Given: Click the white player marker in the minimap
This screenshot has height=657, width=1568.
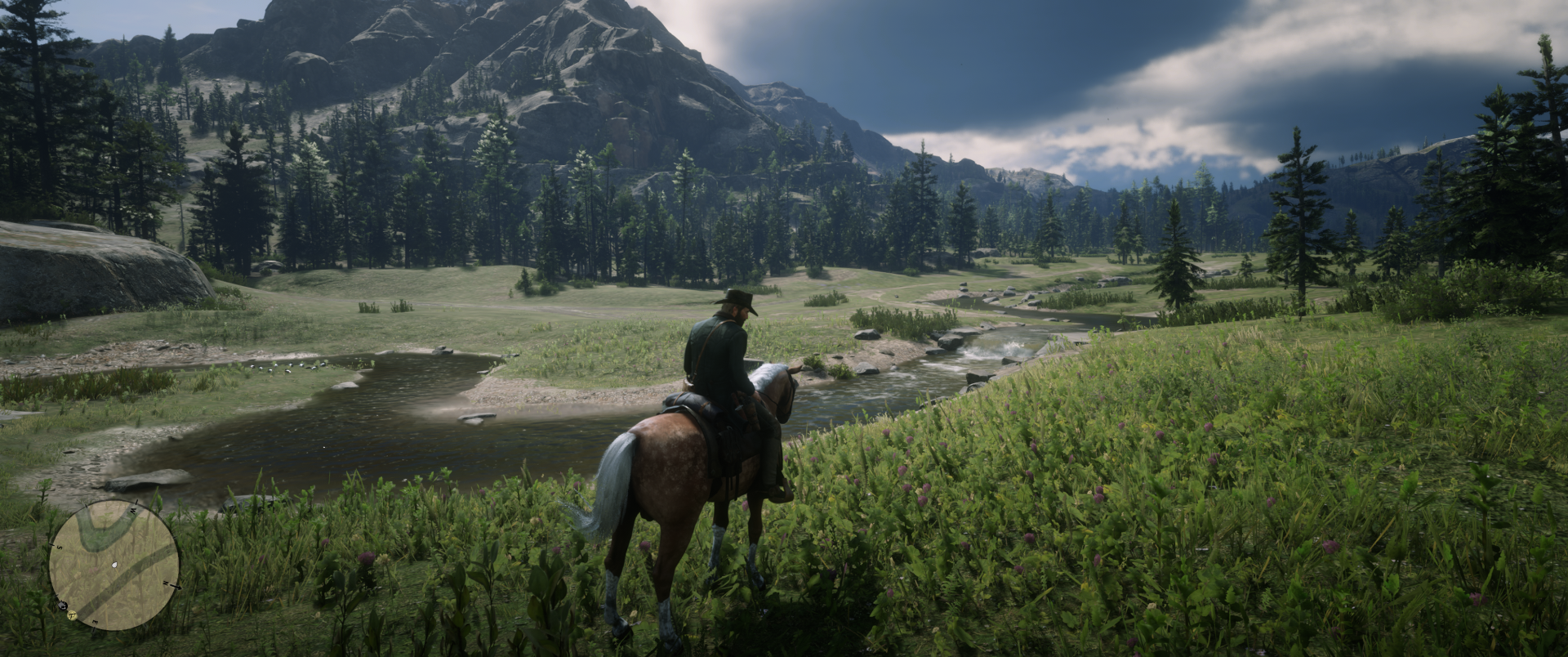Looking at the screenshot, I should pyautogui.click(x=114, y=565).
